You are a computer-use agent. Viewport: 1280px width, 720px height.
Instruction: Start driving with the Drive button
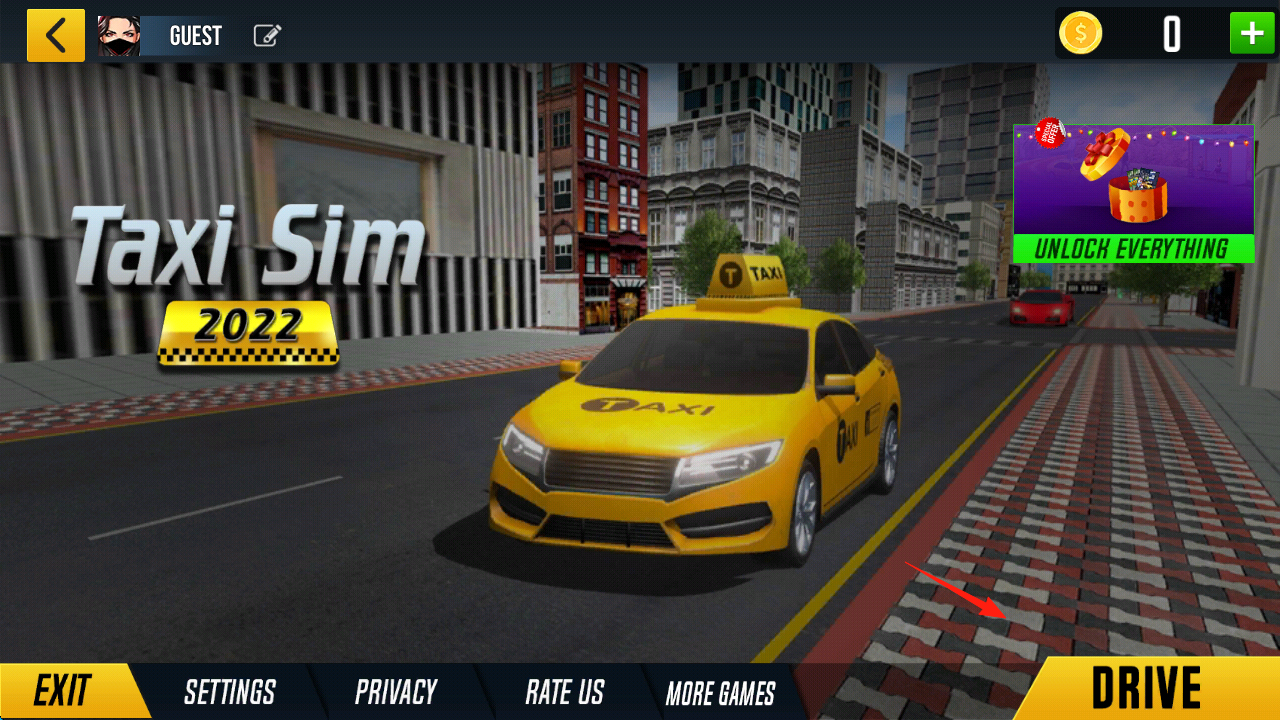tap(1146, 689)
